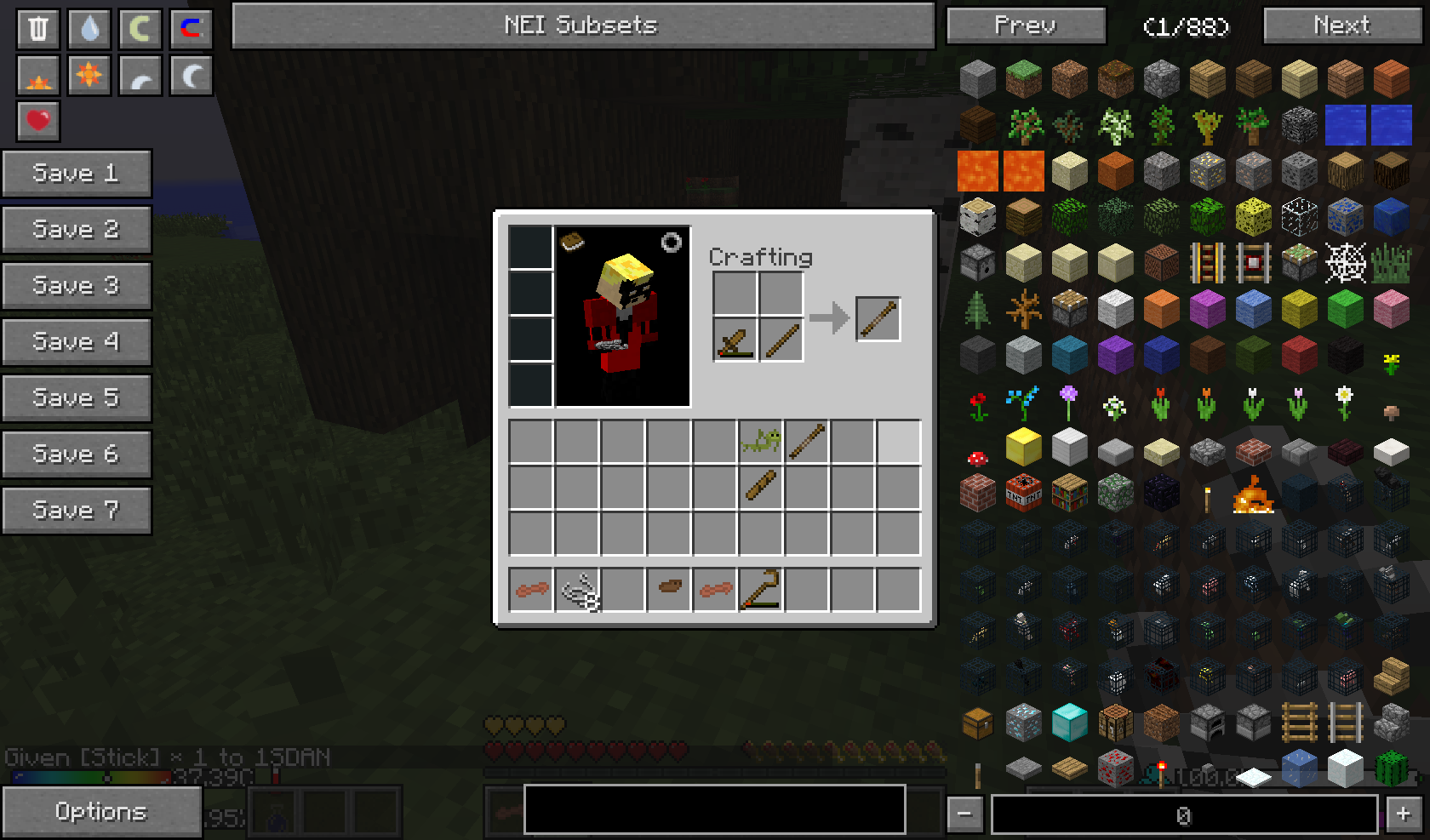Screen dimensions: 1430x840
Task: Go to the previous item page
Action: pos(1026,26)
